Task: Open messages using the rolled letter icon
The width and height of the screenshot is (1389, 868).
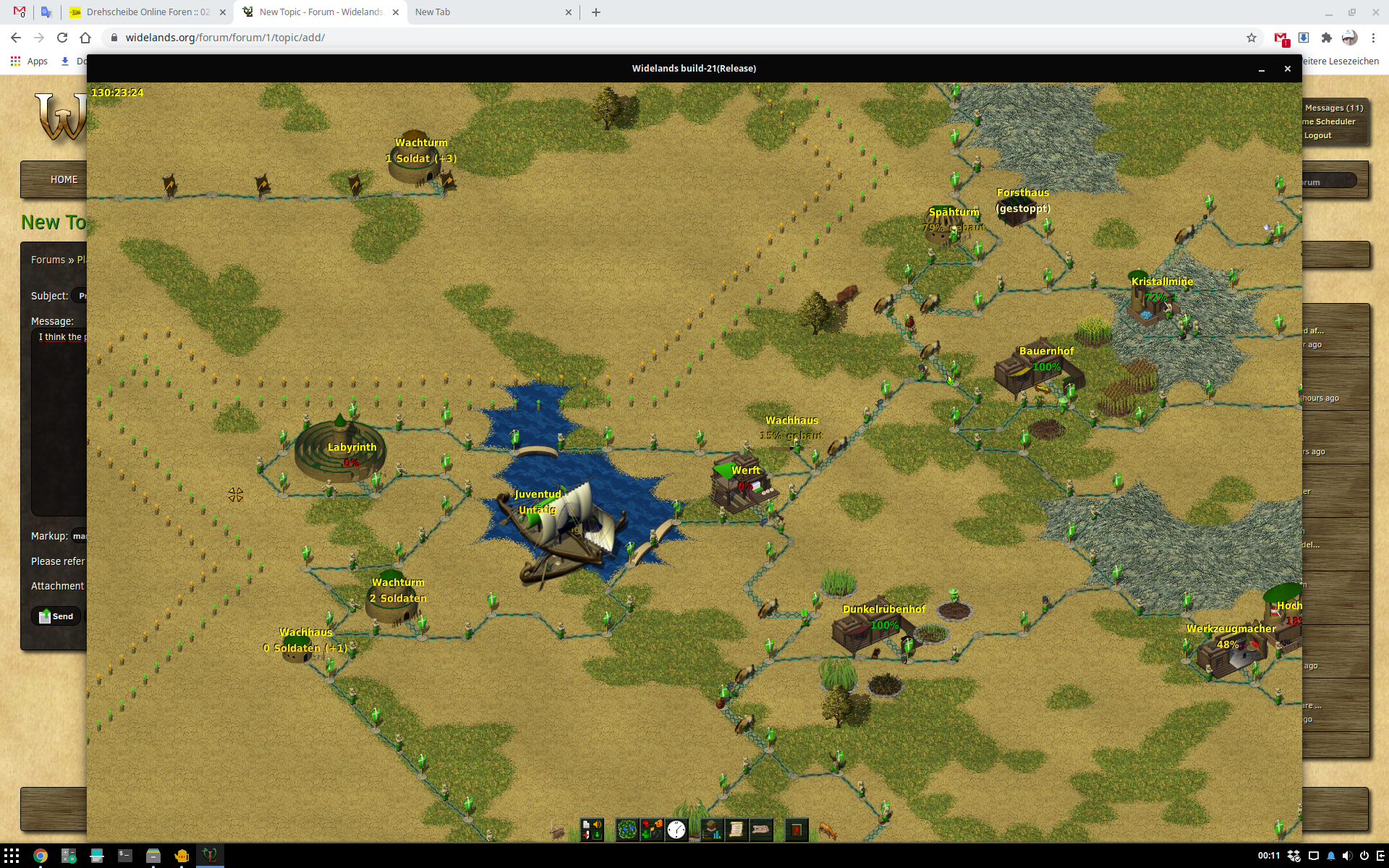Action: tap(761, 830)
